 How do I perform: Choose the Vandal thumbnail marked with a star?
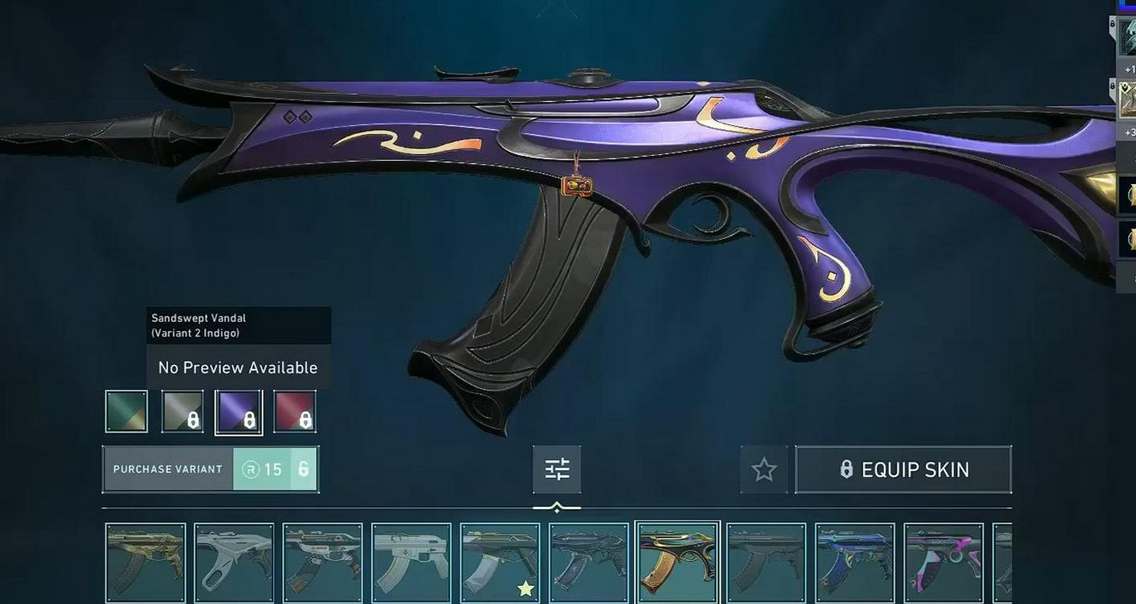(500, 563)
